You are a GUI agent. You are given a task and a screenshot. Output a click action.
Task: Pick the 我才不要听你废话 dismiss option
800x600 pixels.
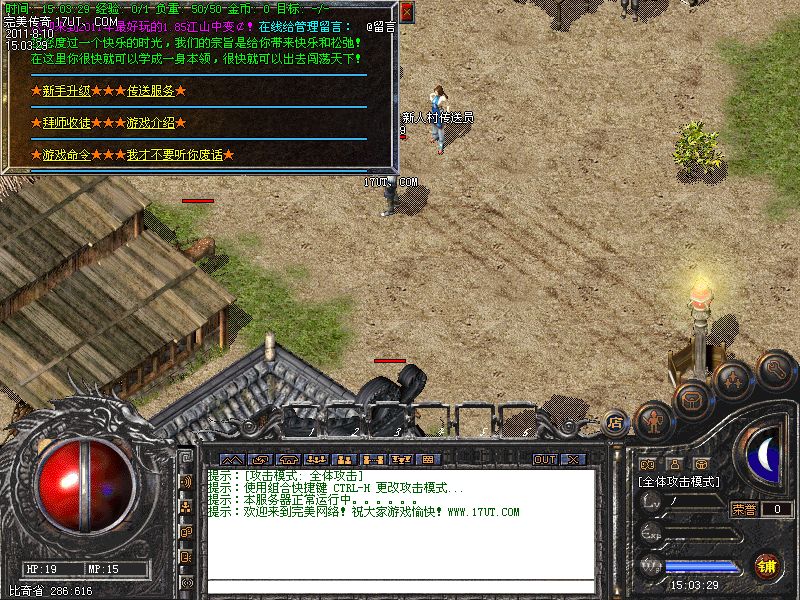[174, 155]
